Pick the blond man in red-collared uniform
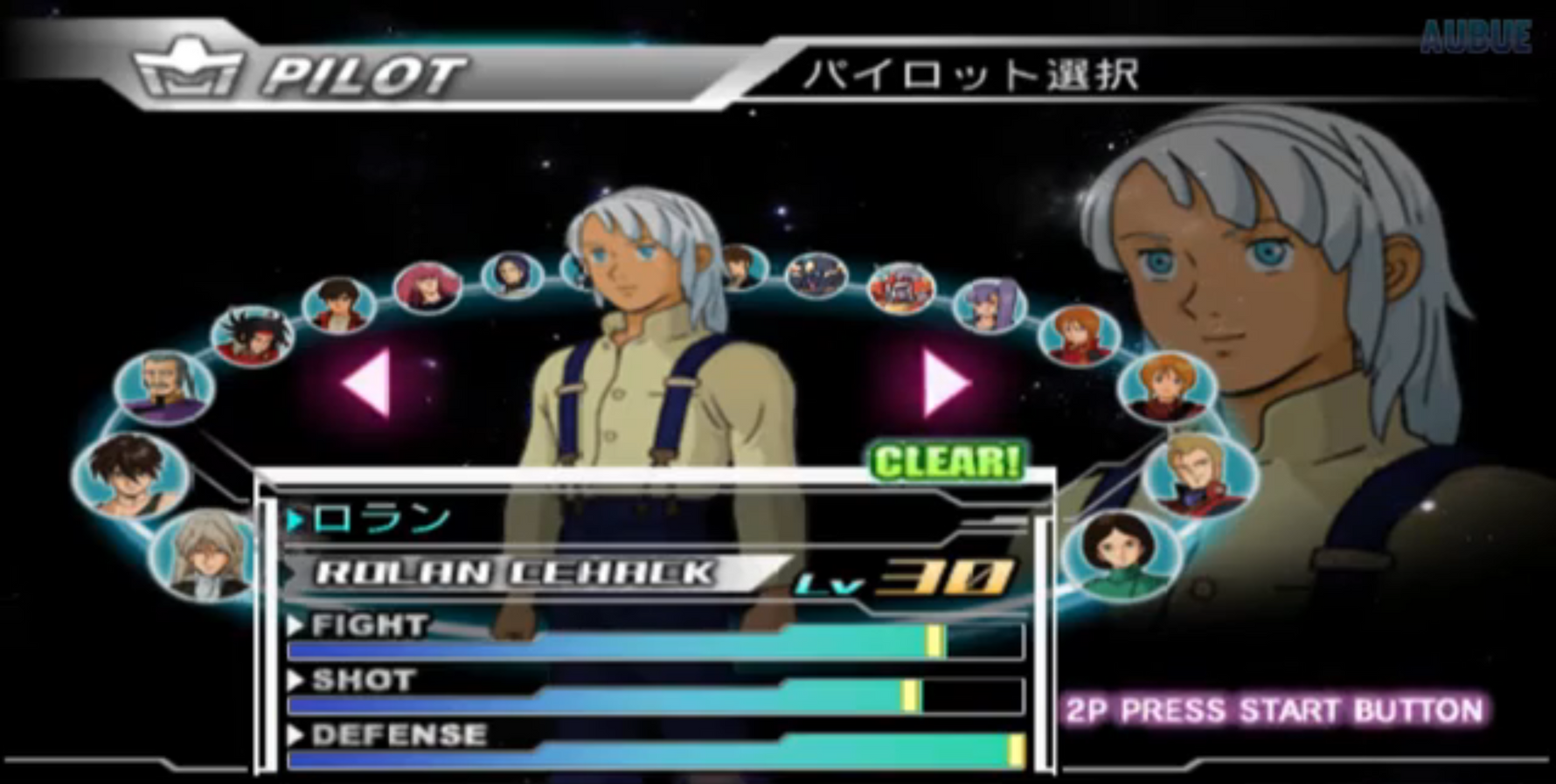The image size is (1556, 784). [1199, 475]
